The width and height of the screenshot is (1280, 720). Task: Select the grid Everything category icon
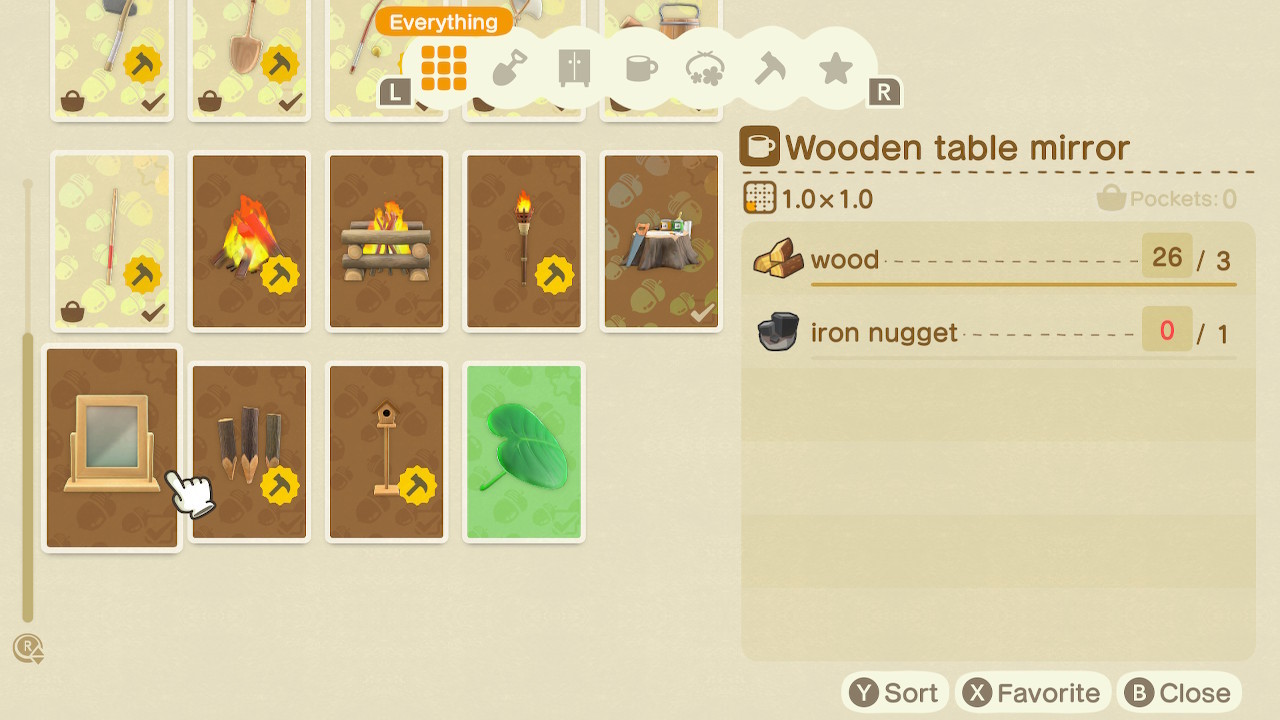(x=443, y=68)
